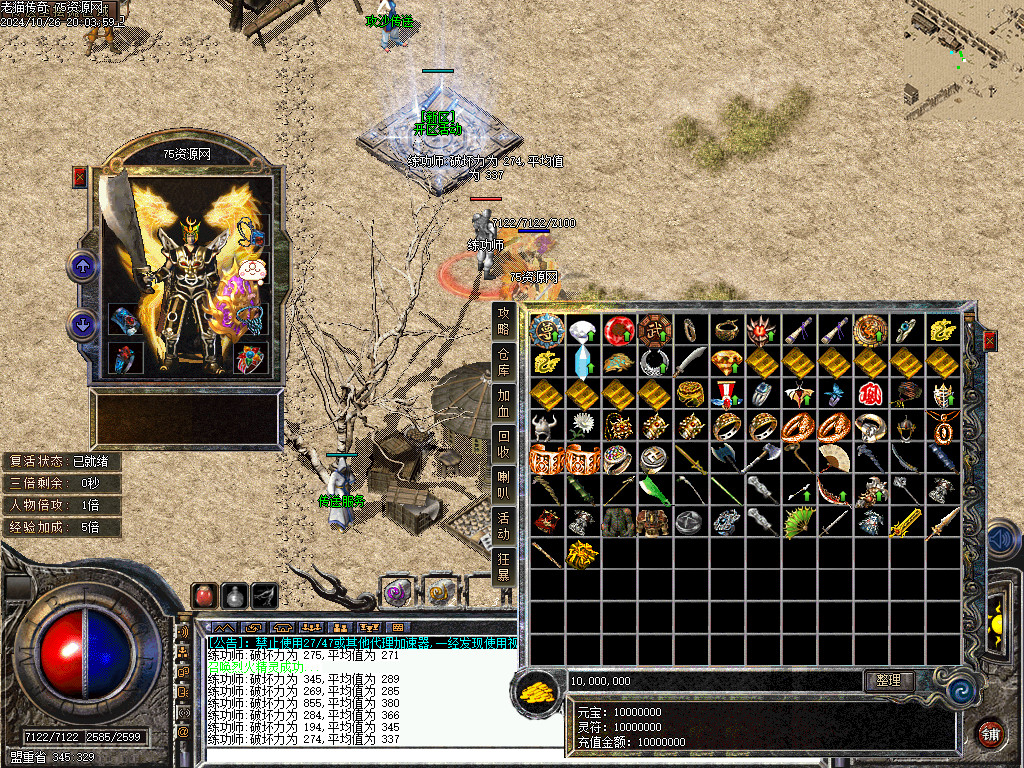Click the blue down-arrow on character panel
Screen dimensions: 1024x768
[x=82, y=325]
